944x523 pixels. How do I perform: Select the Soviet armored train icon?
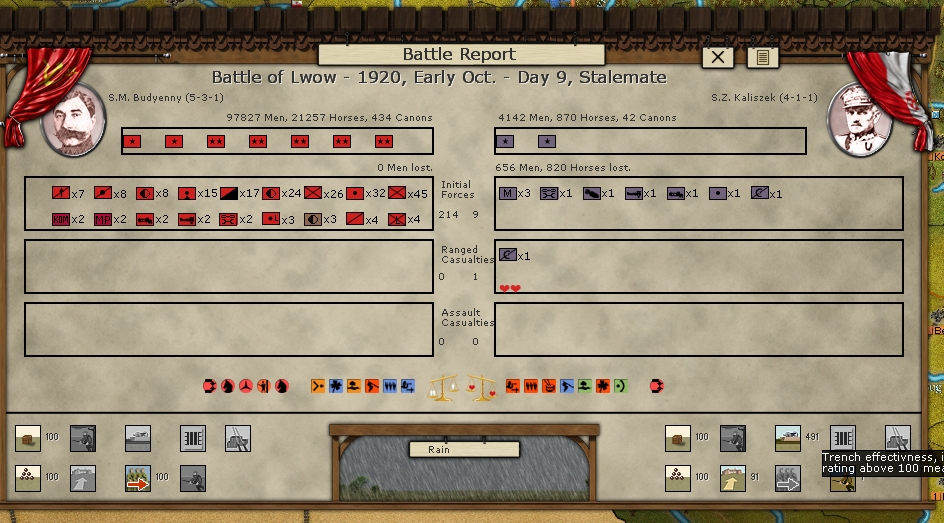coord(137,438)
